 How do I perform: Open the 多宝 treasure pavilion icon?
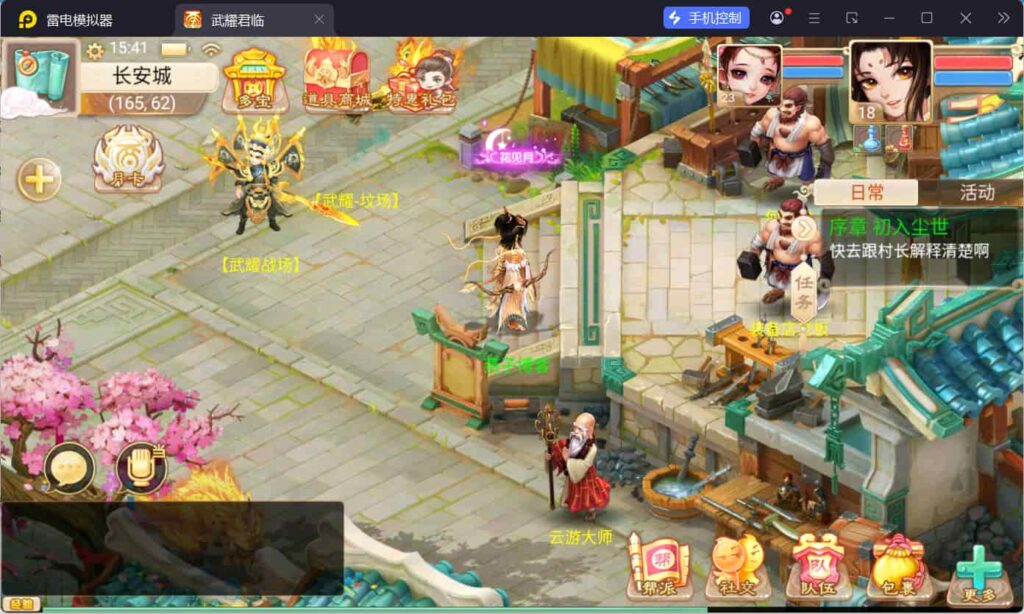(249, 78)
